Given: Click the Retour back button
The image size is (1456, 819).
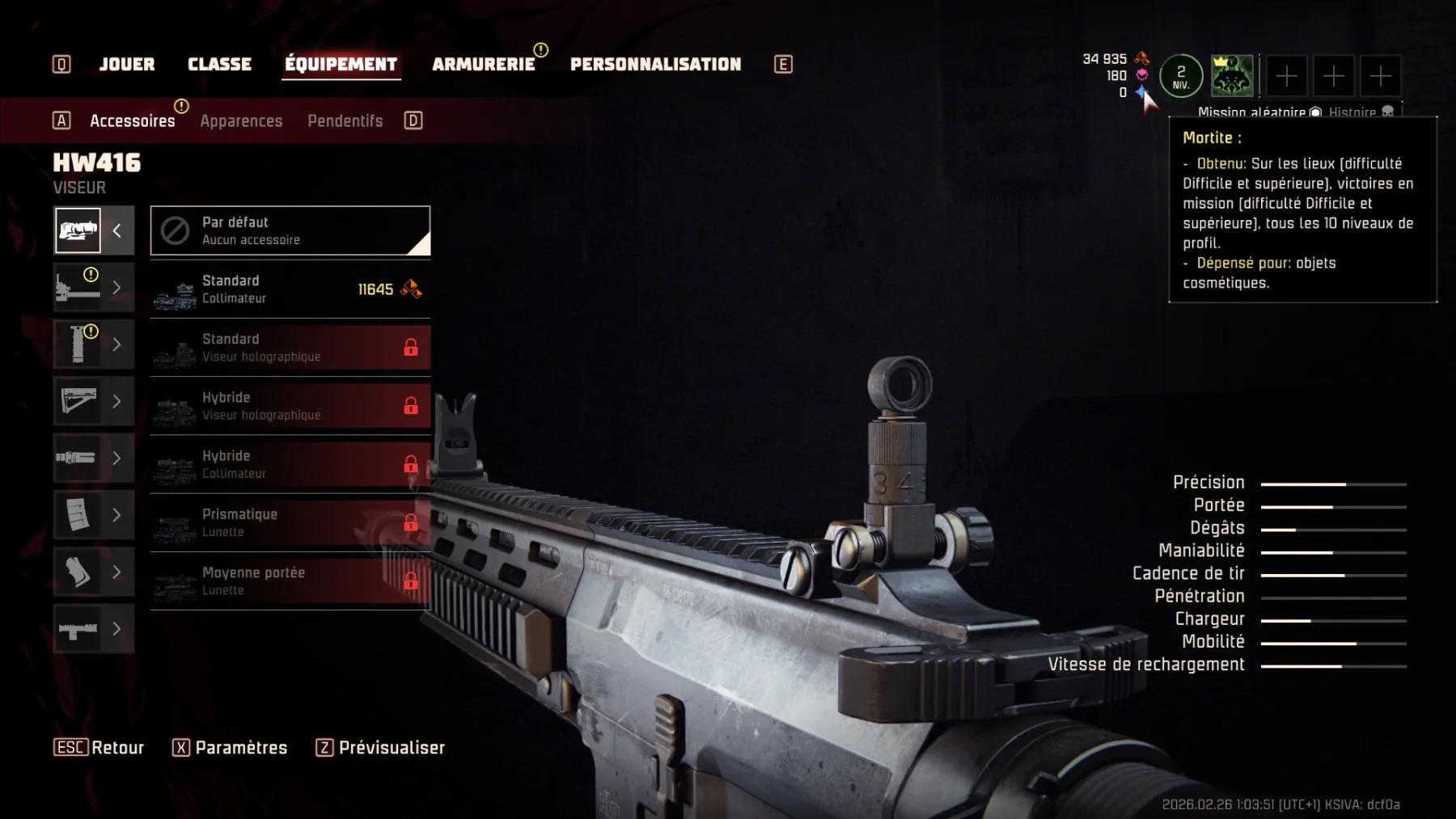Looking at the screenshot, I should pos(99,748).
